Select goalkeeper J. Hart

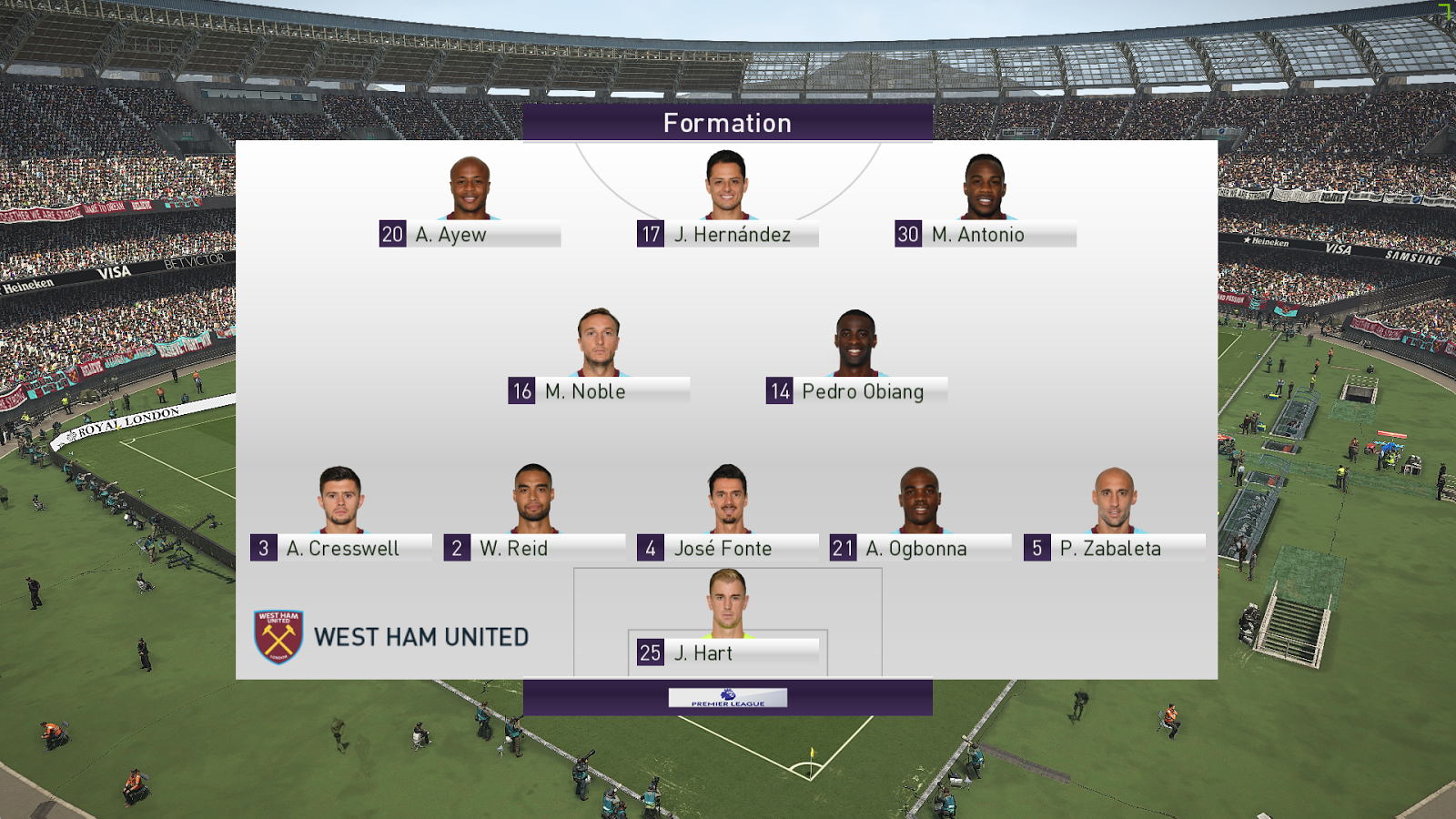coord(727,652)
